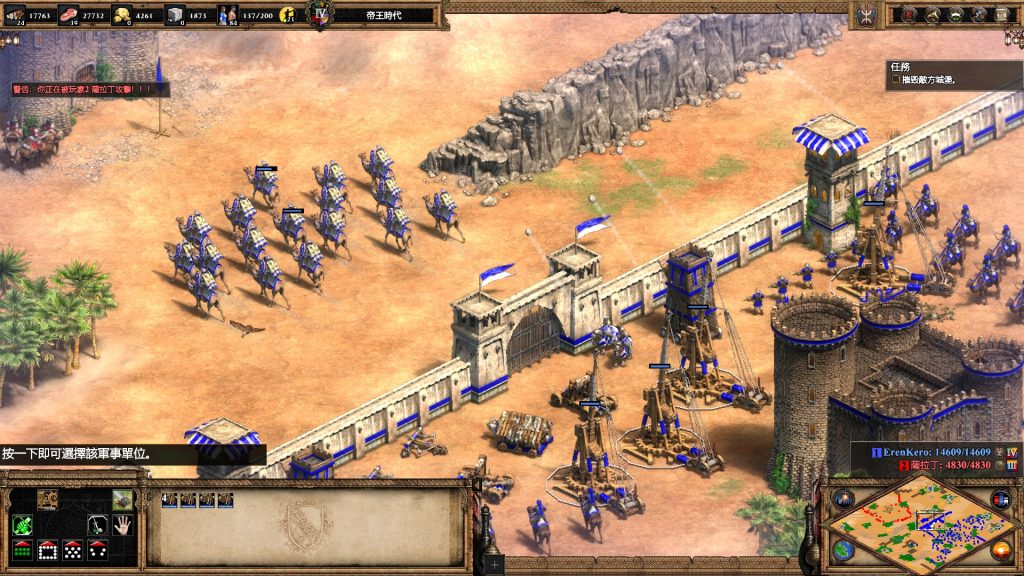Select the green aggressive stance command
The height and width of the screenshot is (576, 1024).
[x=22, y=524]
